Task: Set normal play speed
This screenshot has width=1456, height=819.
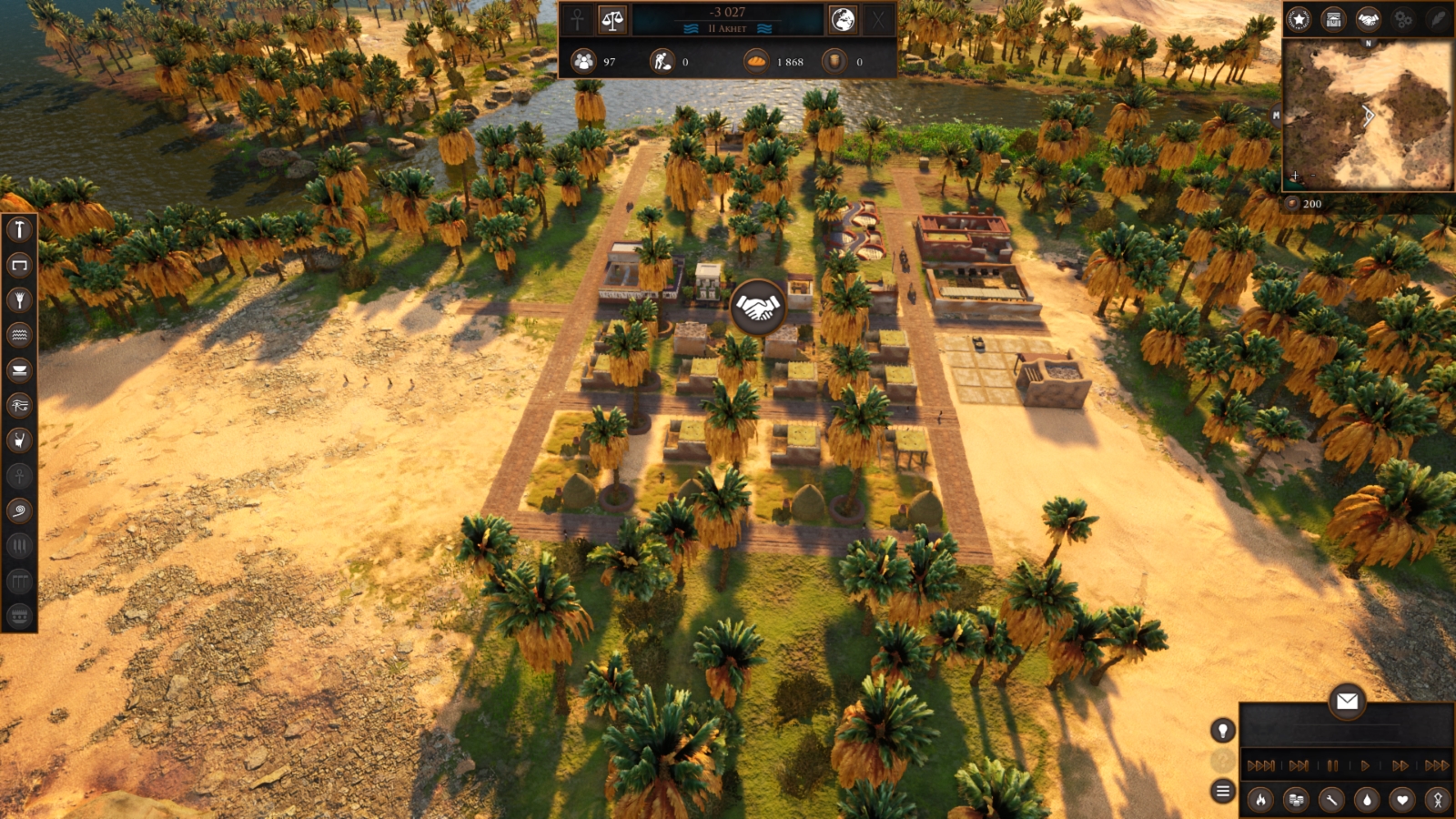Action: (1365, 765)
